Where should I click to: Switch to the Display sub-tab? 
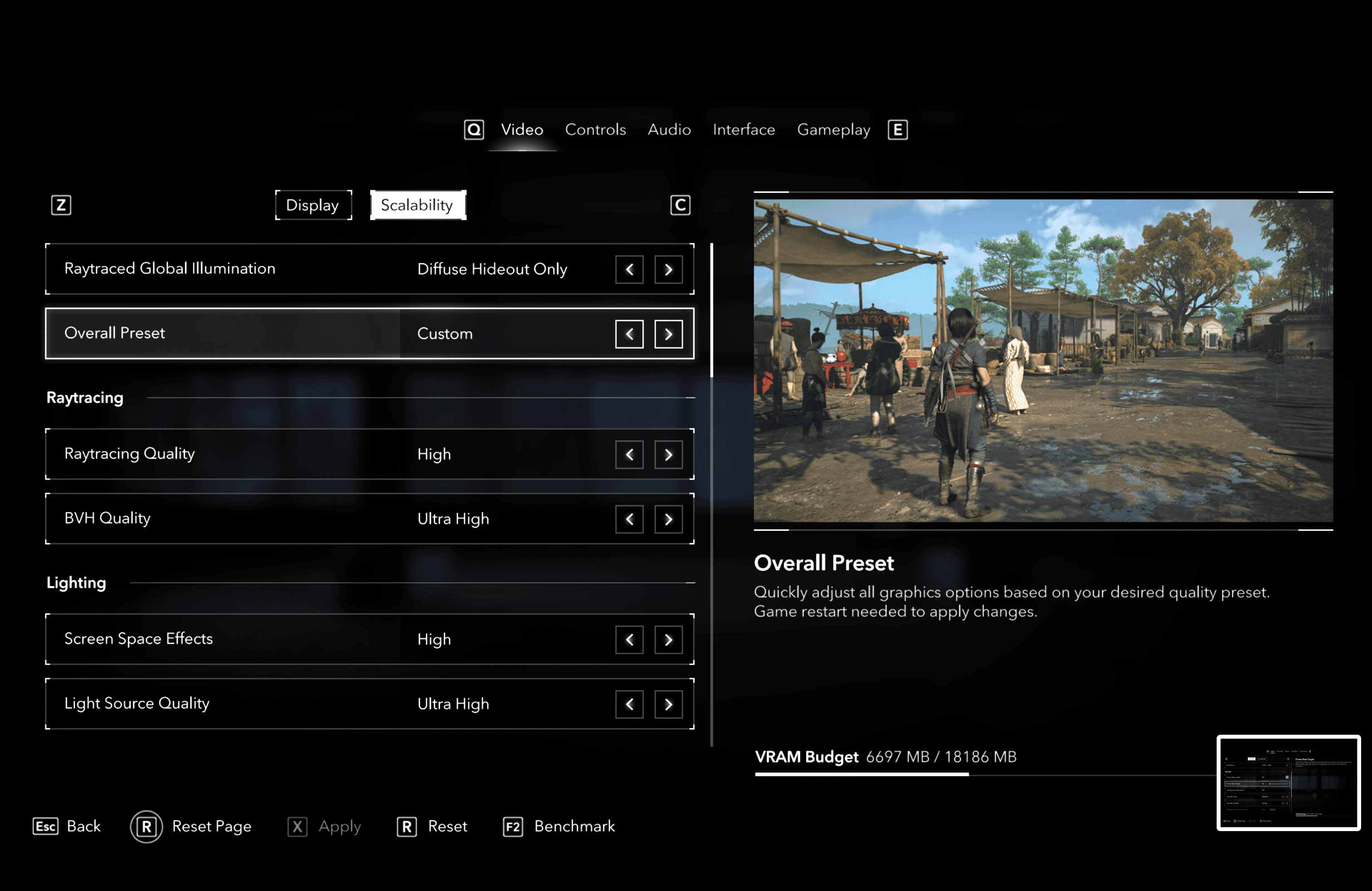point(313,205)
